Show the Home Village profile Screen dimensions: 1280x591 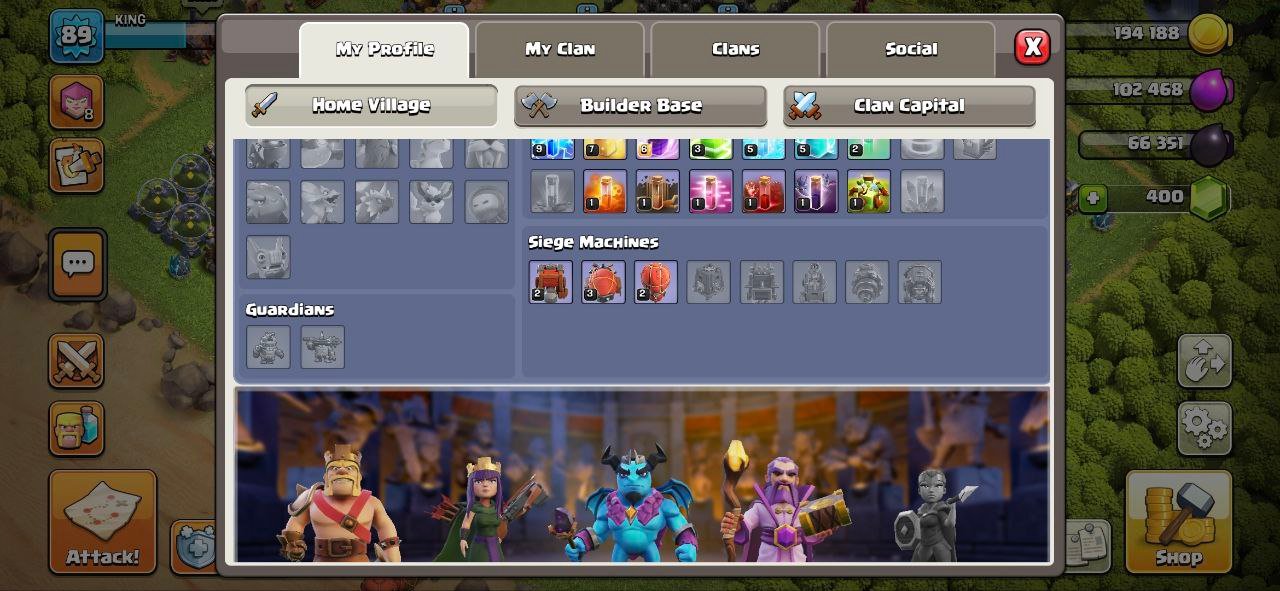click(371, 105)
